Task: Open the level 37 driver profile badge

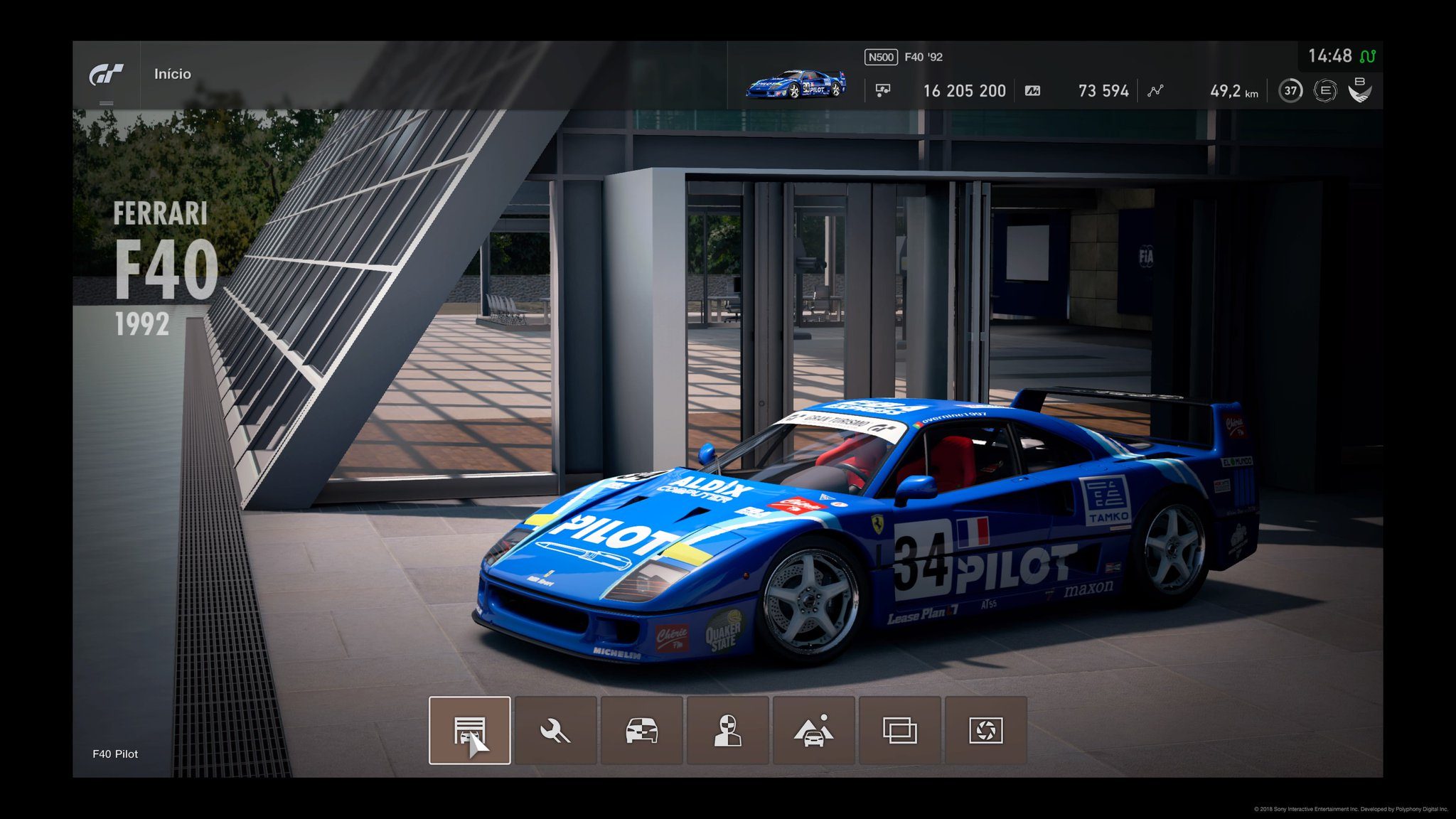Action: [1290, 91]
